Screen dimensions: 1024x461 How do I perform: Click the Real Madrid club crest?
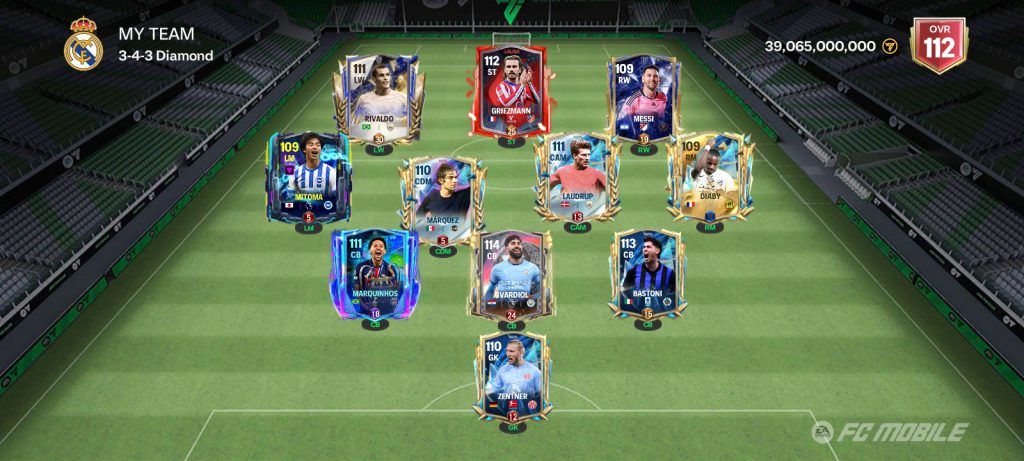[x=83, y=45]
